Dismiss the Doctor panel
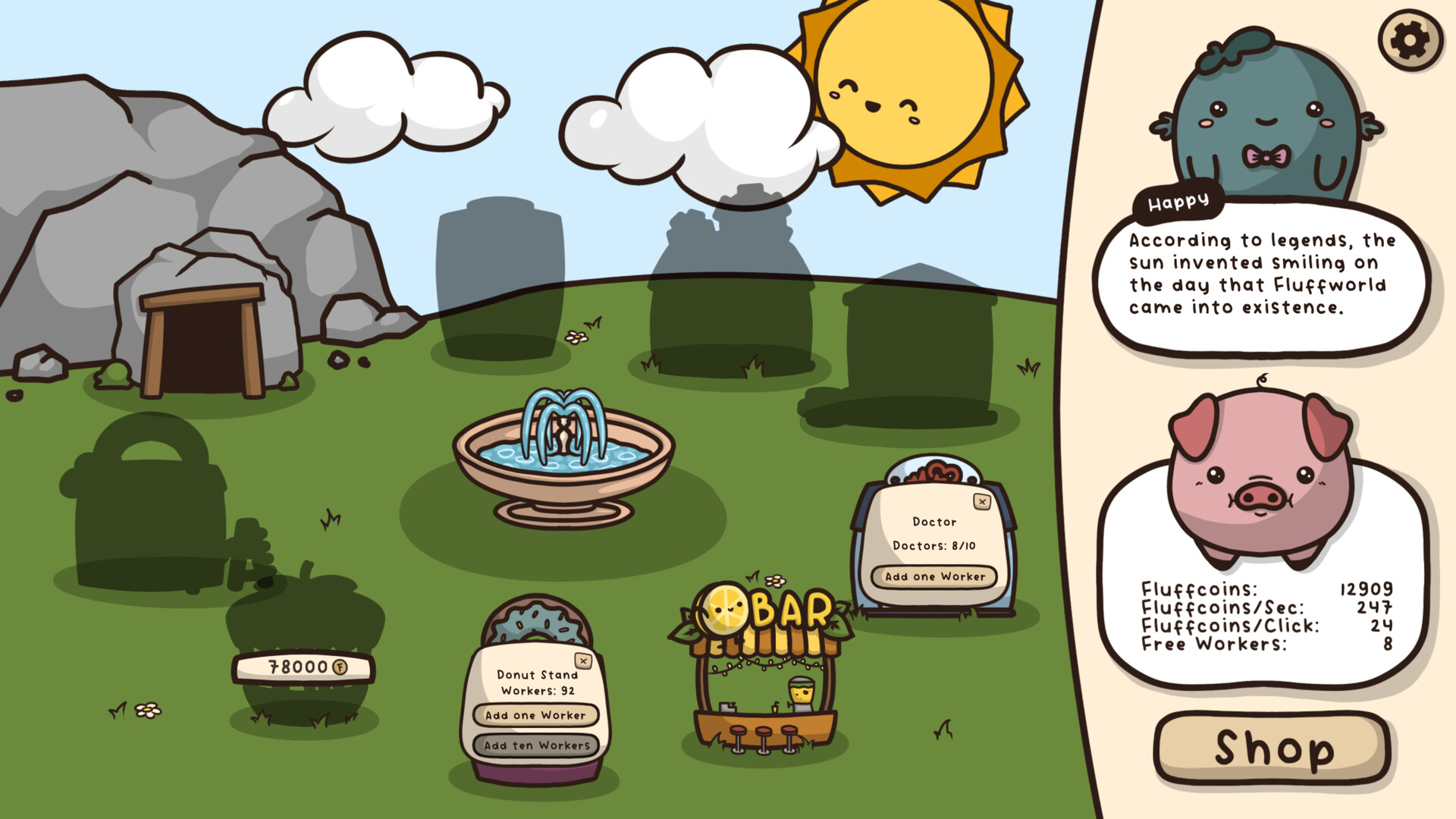The width and height of the screenshot is (1456, 819). (x=984, y=500)
